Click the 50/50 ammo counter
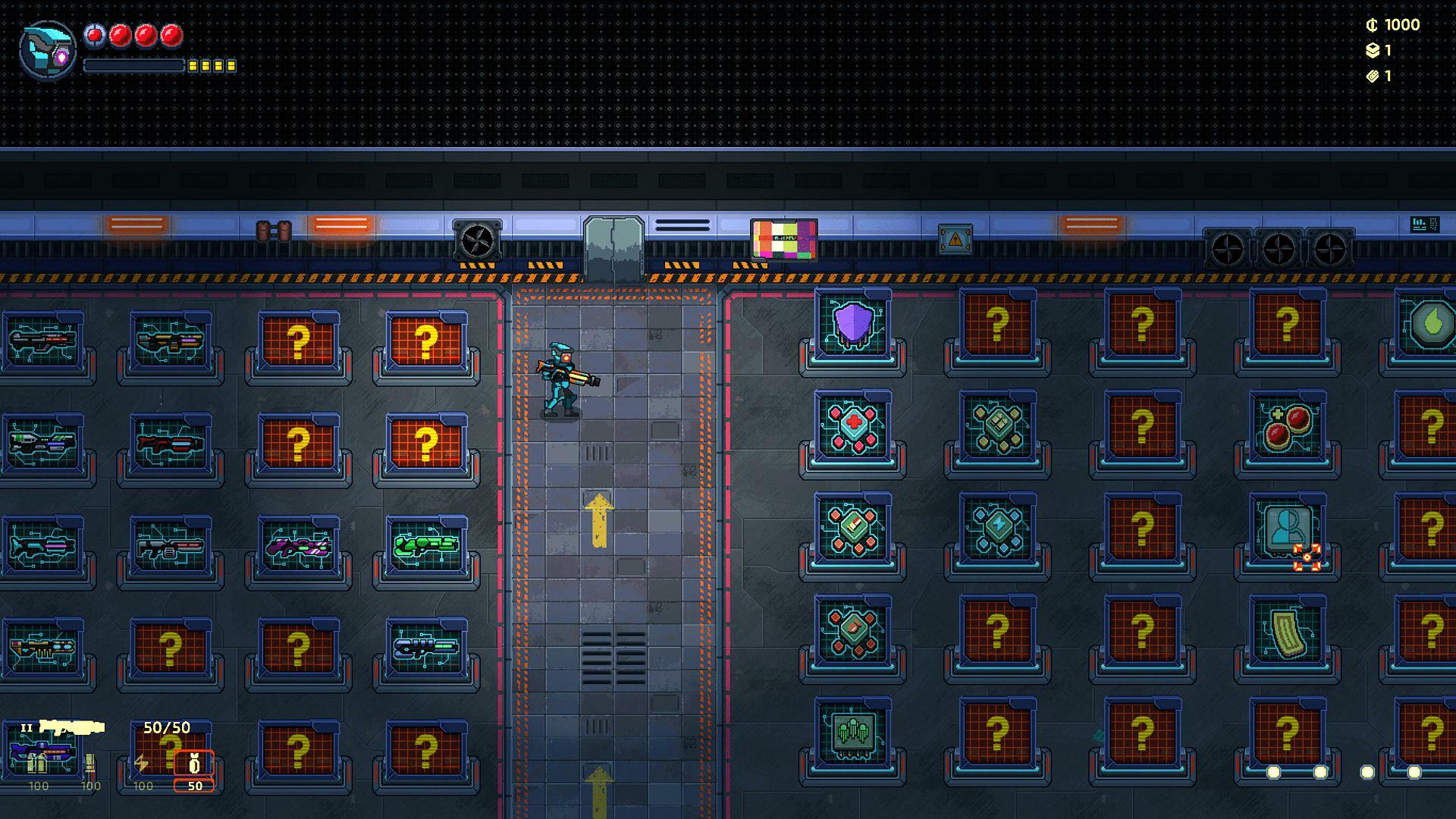 (167, 726)
